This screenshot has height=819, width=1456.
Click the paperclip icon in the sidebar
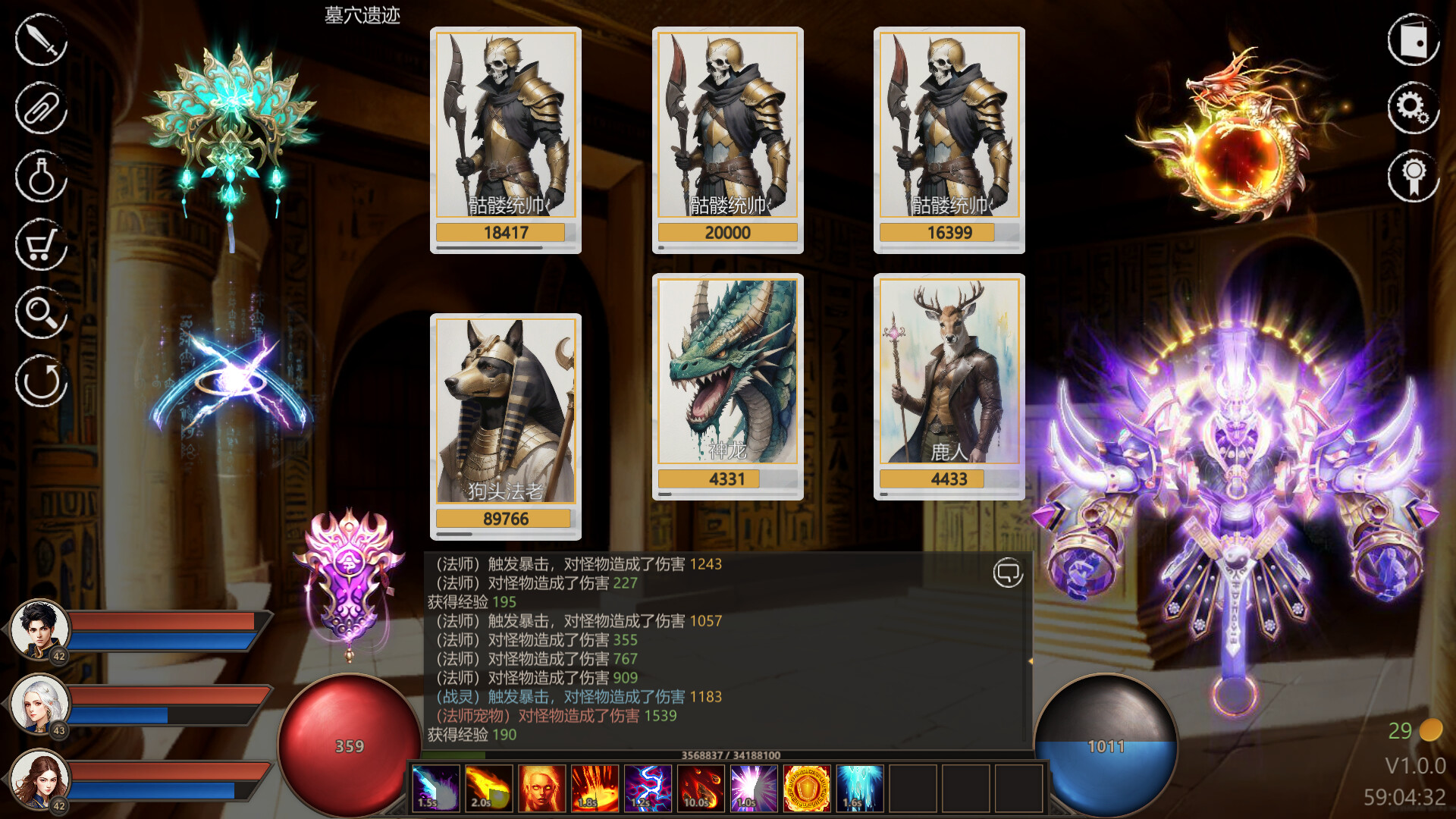coord(40,108)
